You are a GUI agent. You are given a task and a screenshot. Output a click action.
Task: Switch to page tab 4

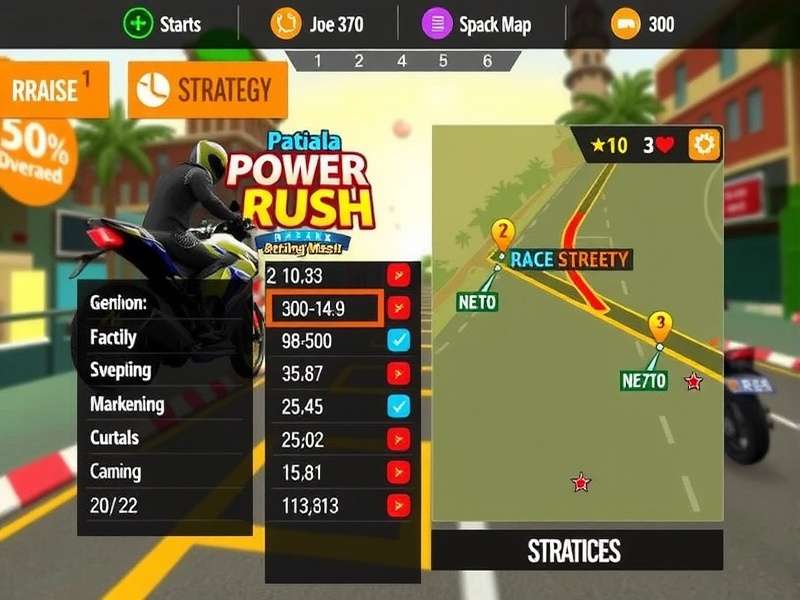coord(402,61)
